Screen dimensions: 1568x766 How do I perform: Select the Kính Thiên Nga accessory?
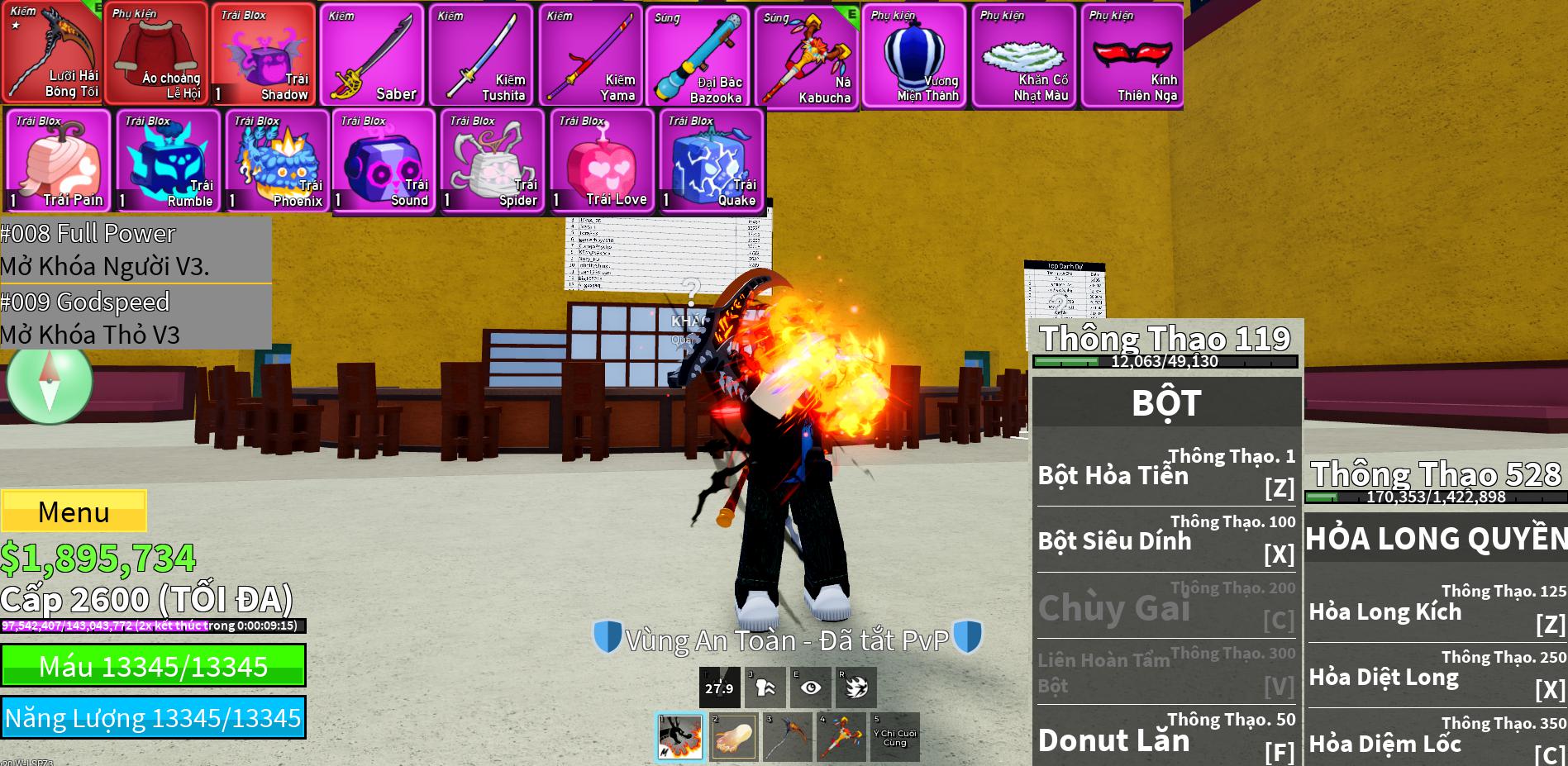point(1132,55)
